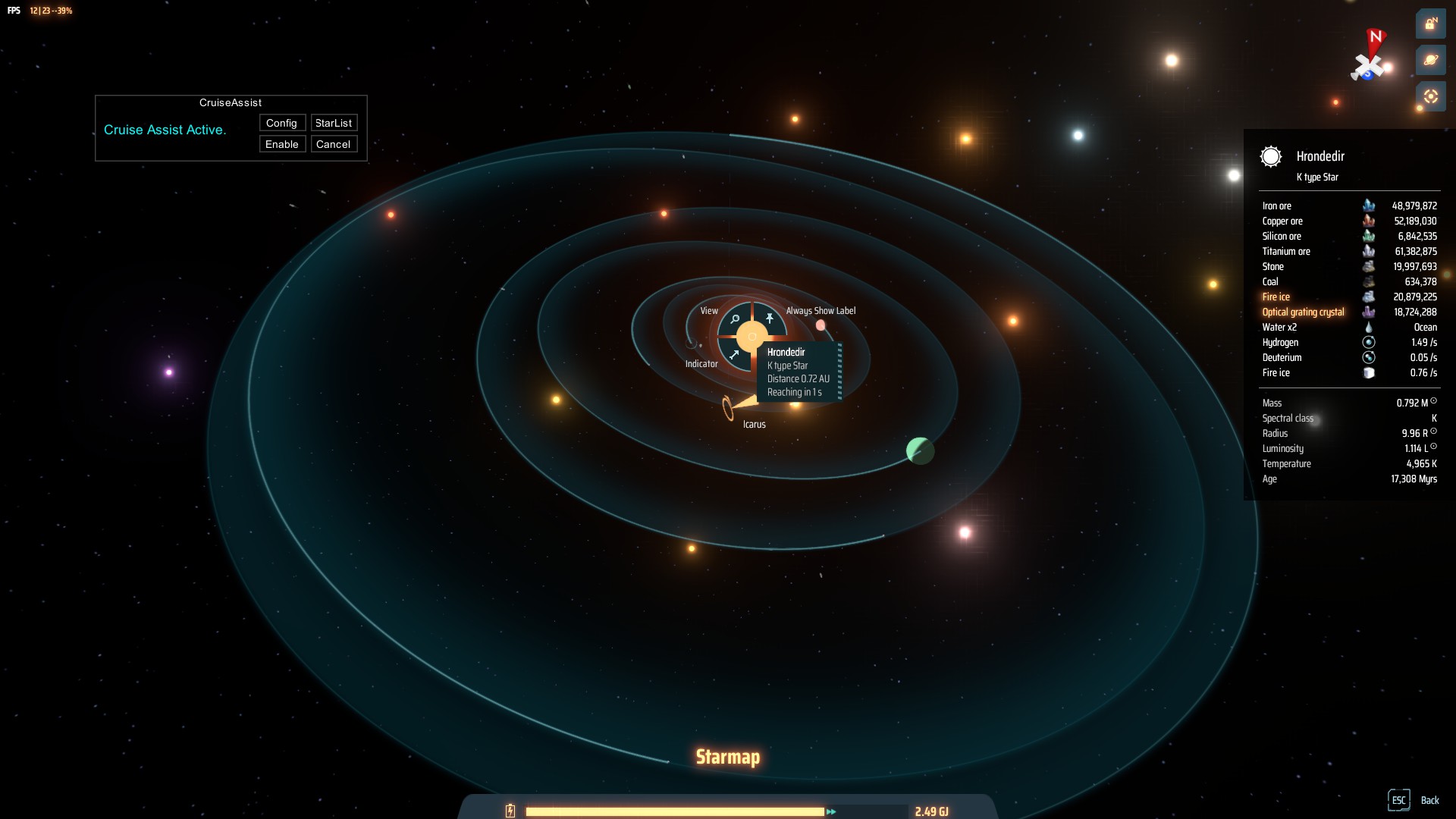
Task: Set the arrow Indicator on Hrondedir
Action: (734, 354)
